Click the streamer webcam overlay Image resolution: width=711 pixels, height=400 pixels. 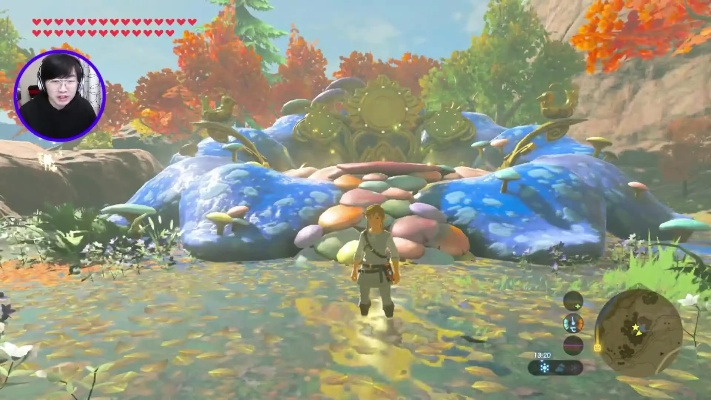point(59,96)
